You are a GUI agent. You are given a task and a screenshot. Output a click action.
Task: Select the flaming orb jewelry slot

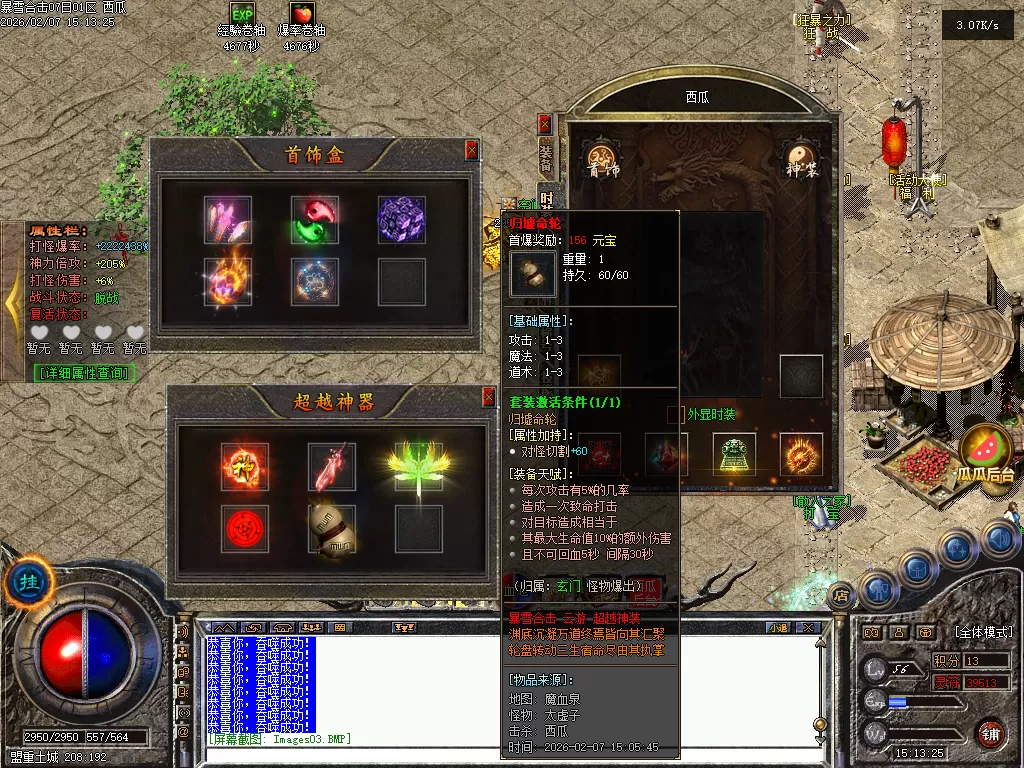[x=228, y=282]
